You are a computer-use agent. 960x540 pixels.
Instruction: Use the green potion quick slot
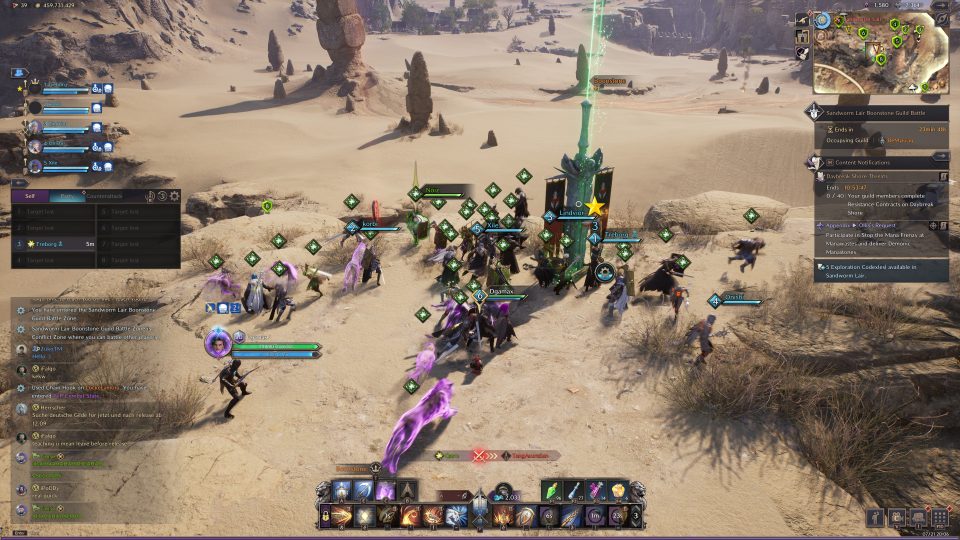[x=556, y=491]
